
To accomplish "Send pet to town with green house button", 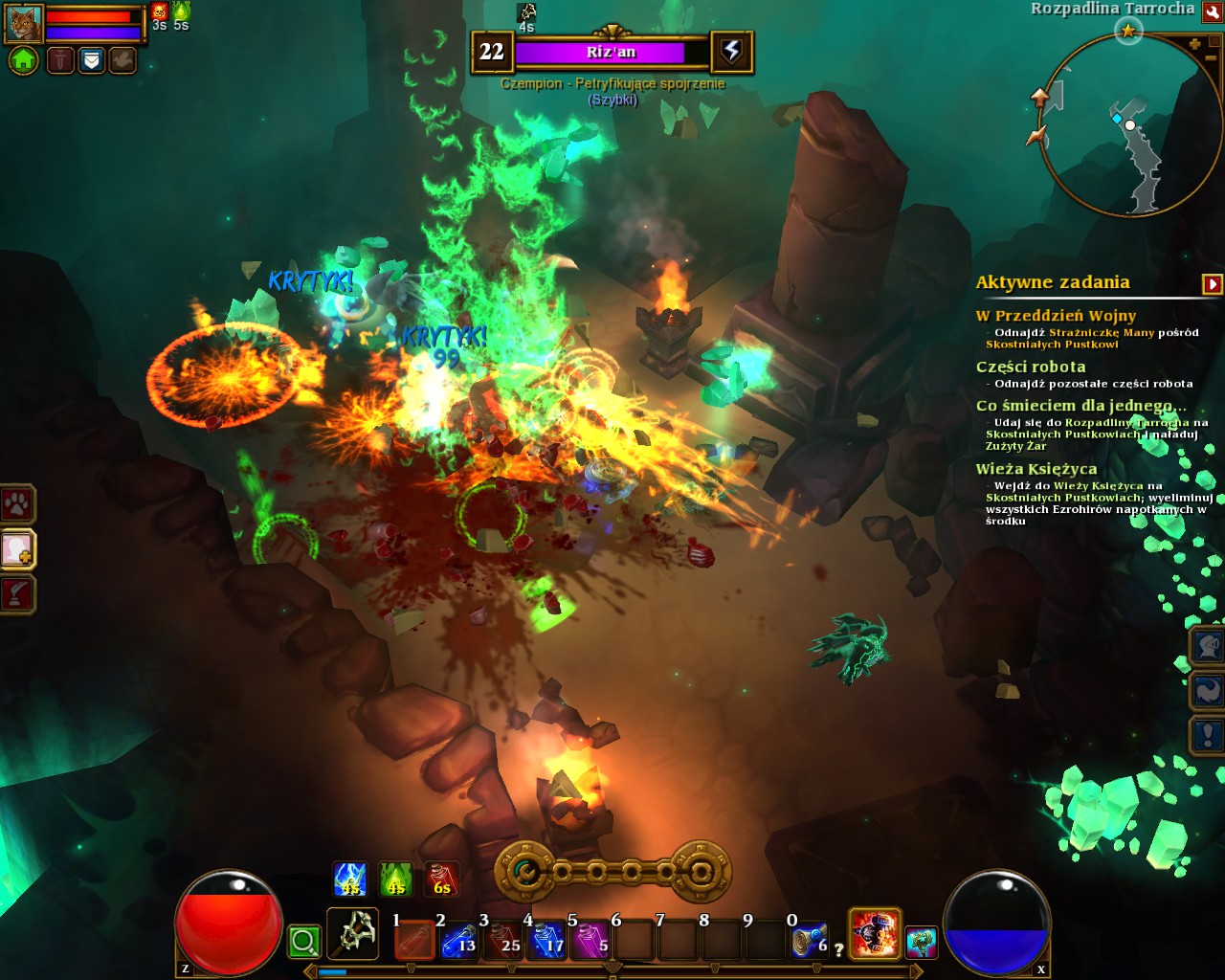I will click(x=24, y=60).
